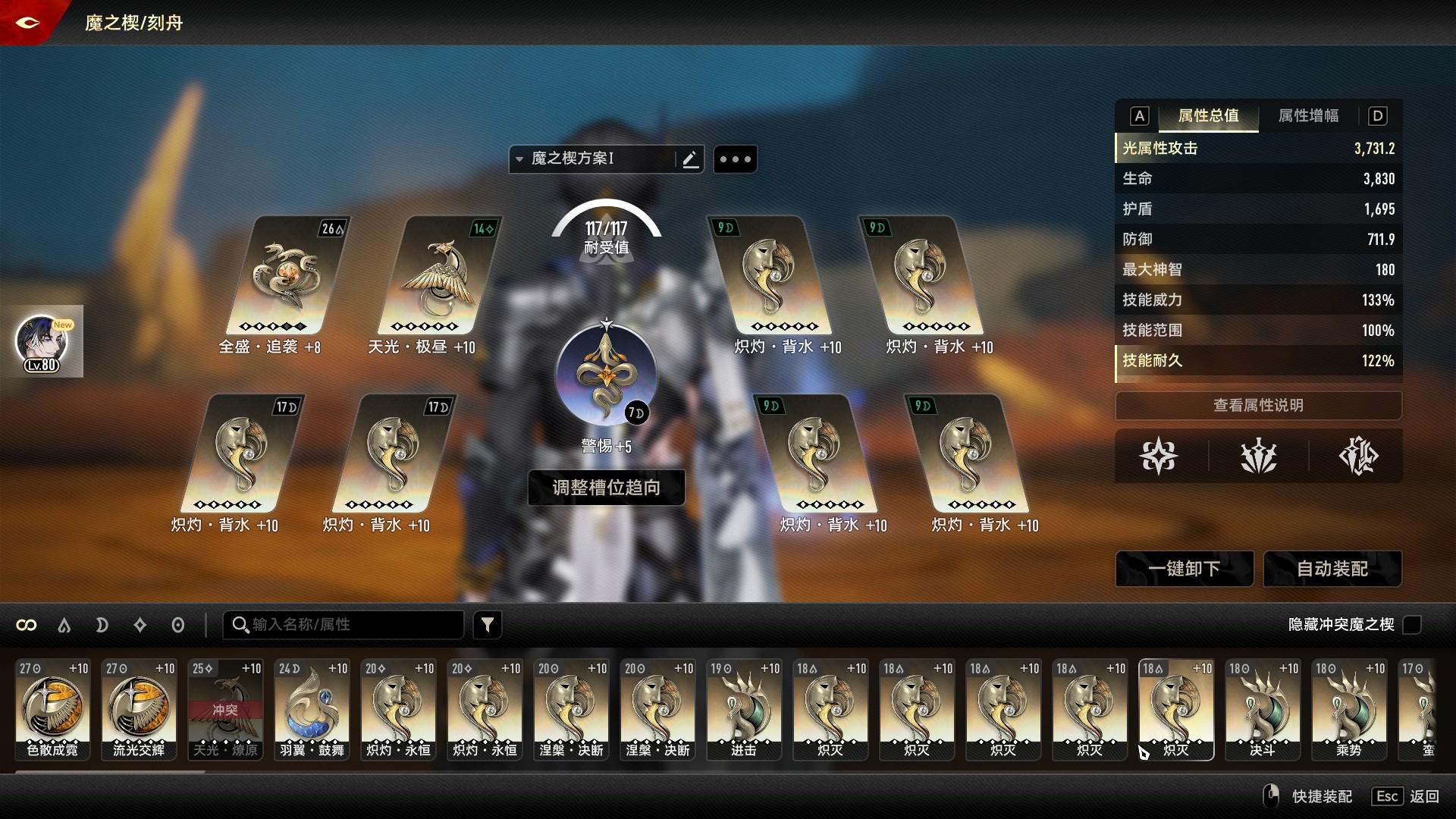Choose the 色散成霓 card in inventory
Screen dimensions: 1456x819
[x=52, y=709]
